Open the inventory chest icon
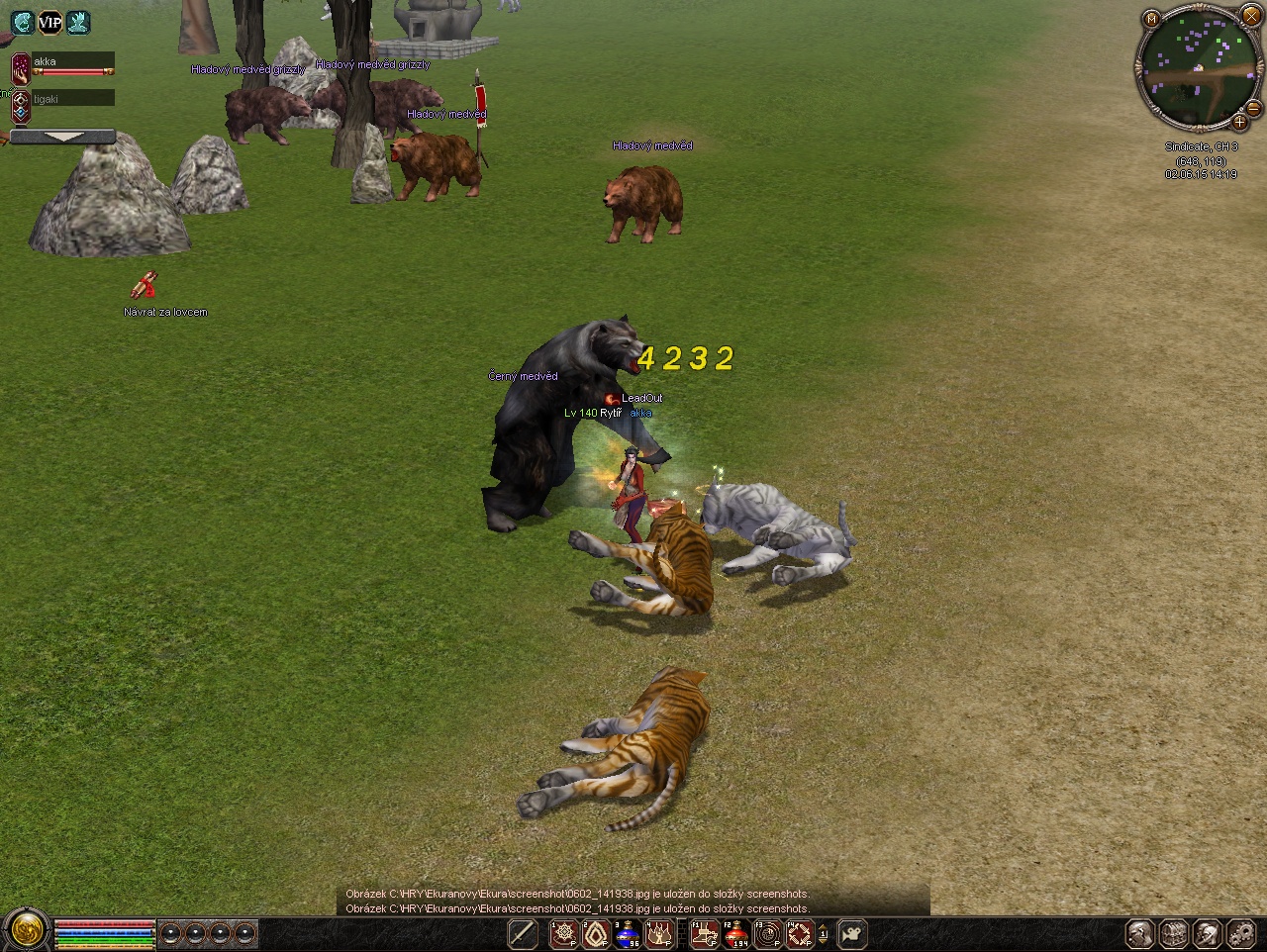The height and width of the screenshot is (952, 1267). 1174,933
